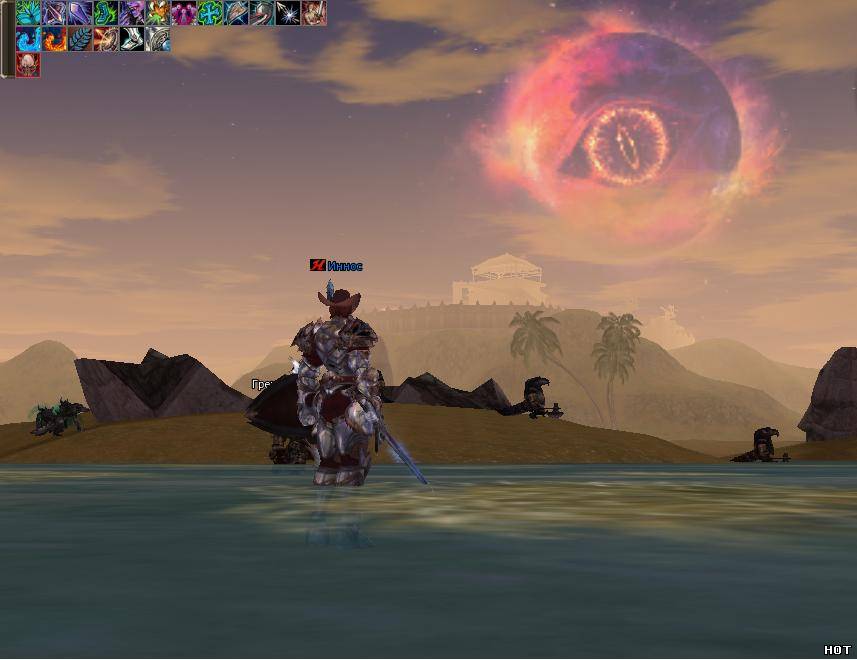Select the blue feather buff icon
The height and width of the screenshot is (660, 857).
coord(80,39)
